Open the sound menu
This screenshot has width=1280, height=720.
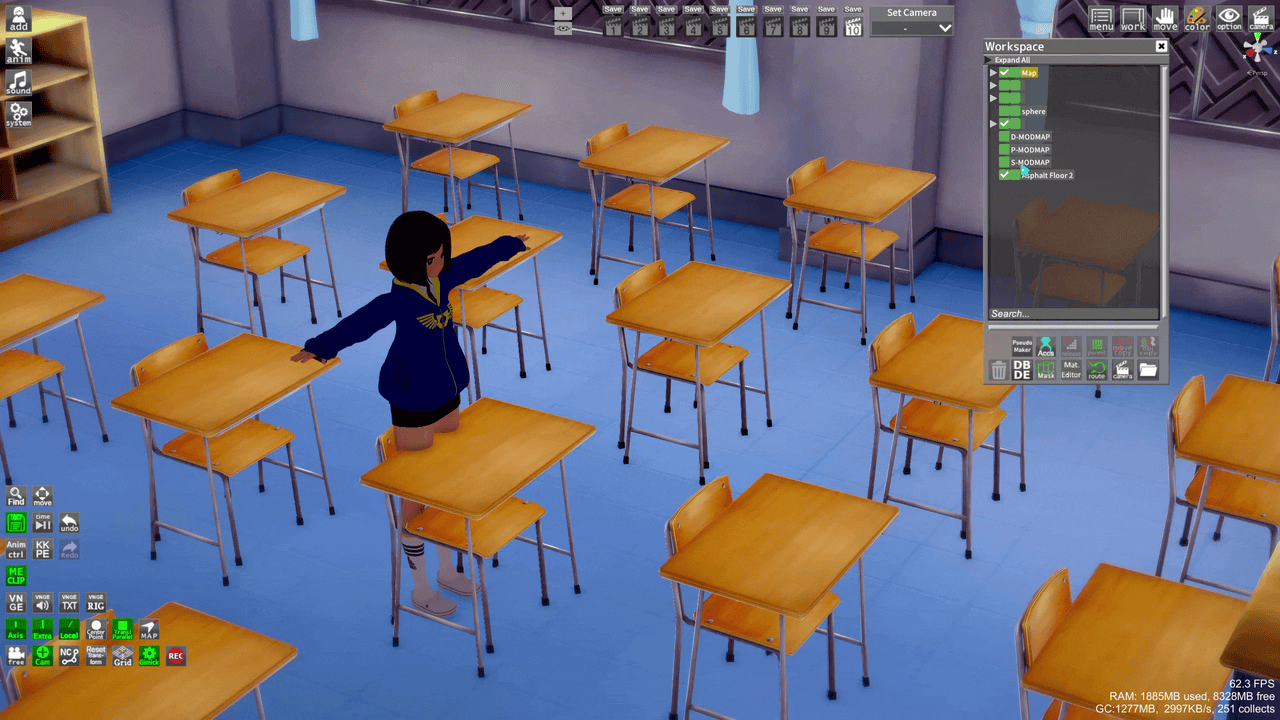pos(18,83)
